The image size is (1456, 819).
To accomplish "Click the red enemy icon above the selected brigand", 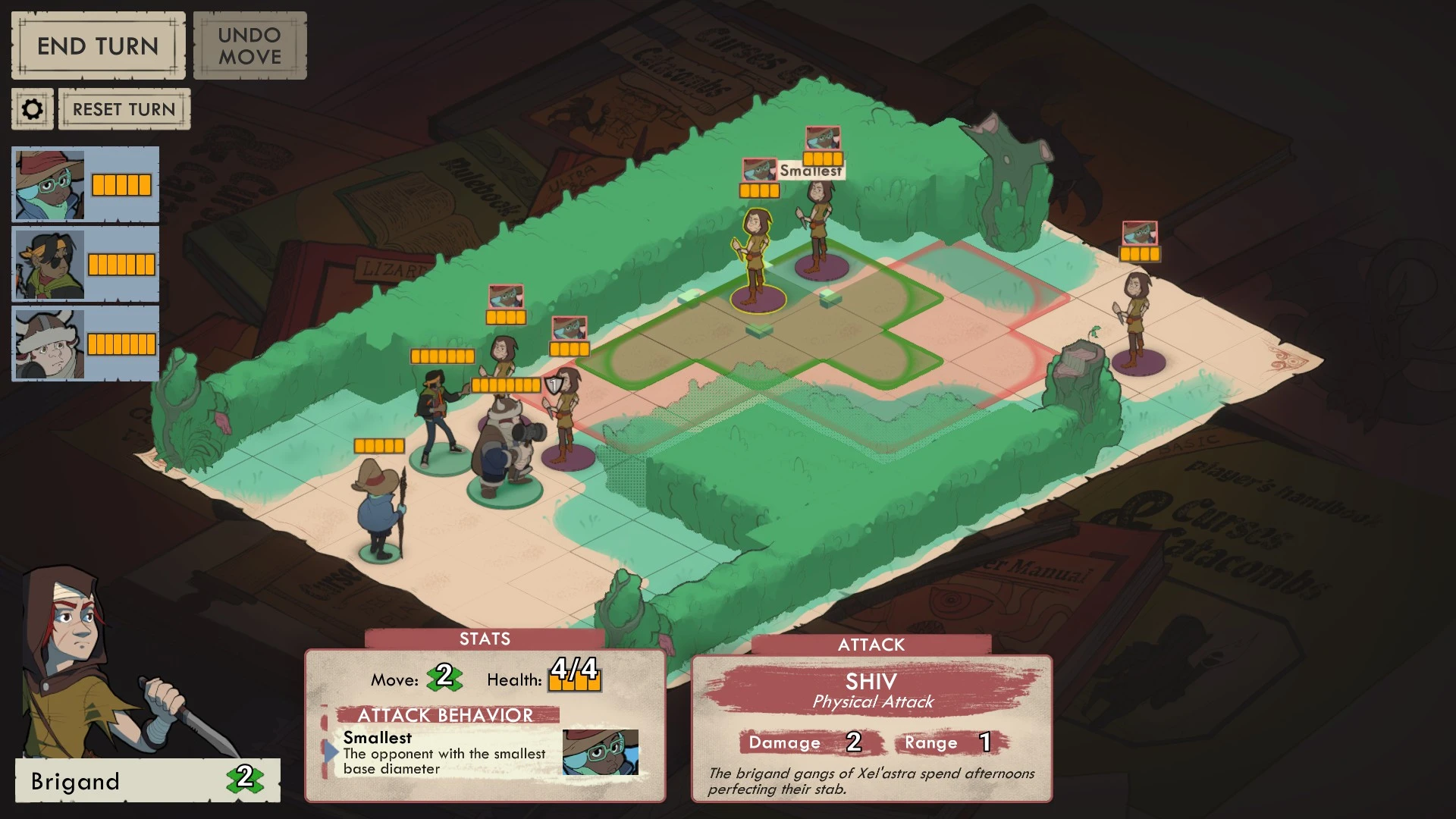I will pos(758,168).
